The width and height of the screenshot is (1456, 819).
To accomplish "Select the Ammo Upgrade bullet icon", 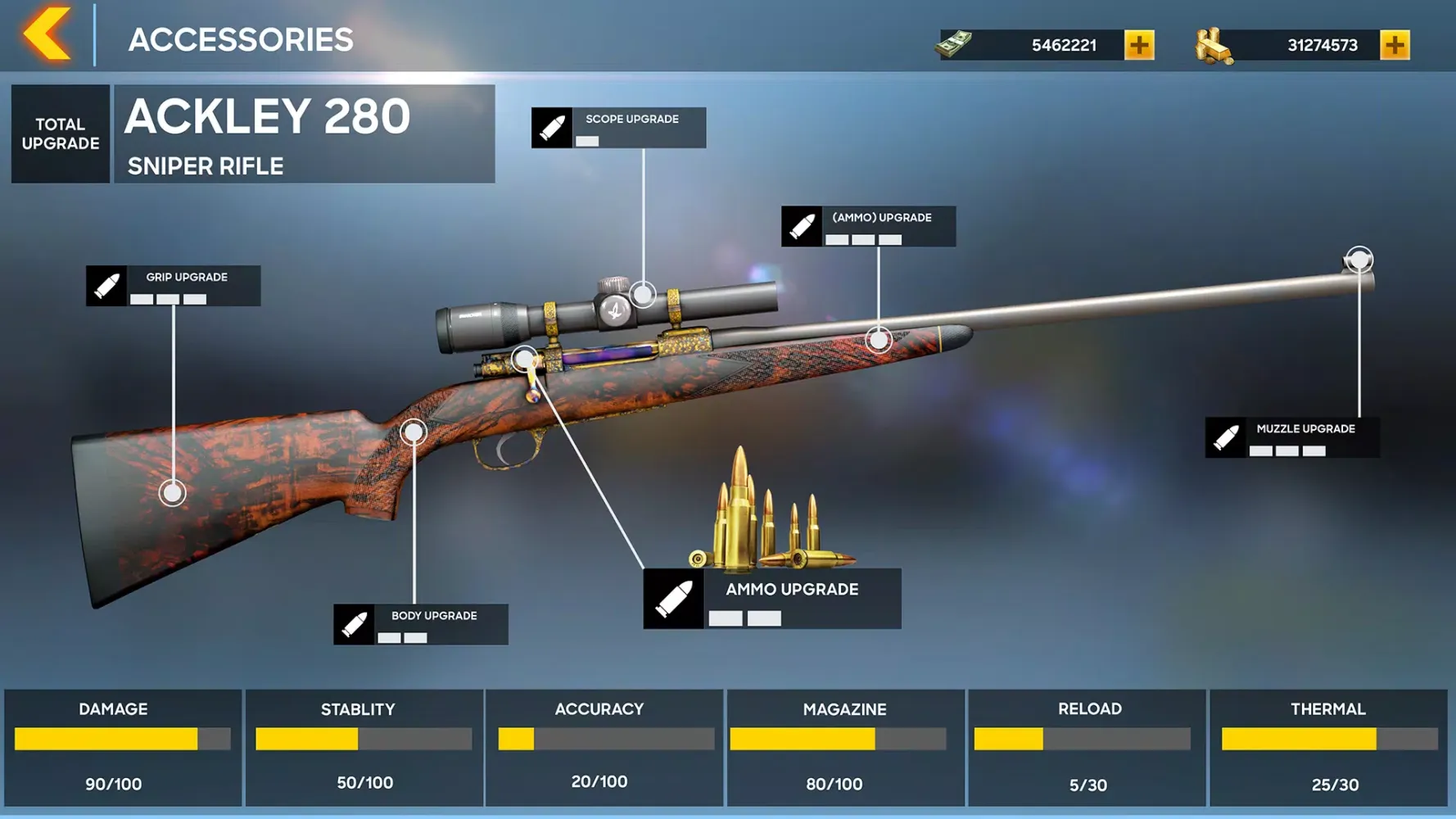I will (673, 597).
